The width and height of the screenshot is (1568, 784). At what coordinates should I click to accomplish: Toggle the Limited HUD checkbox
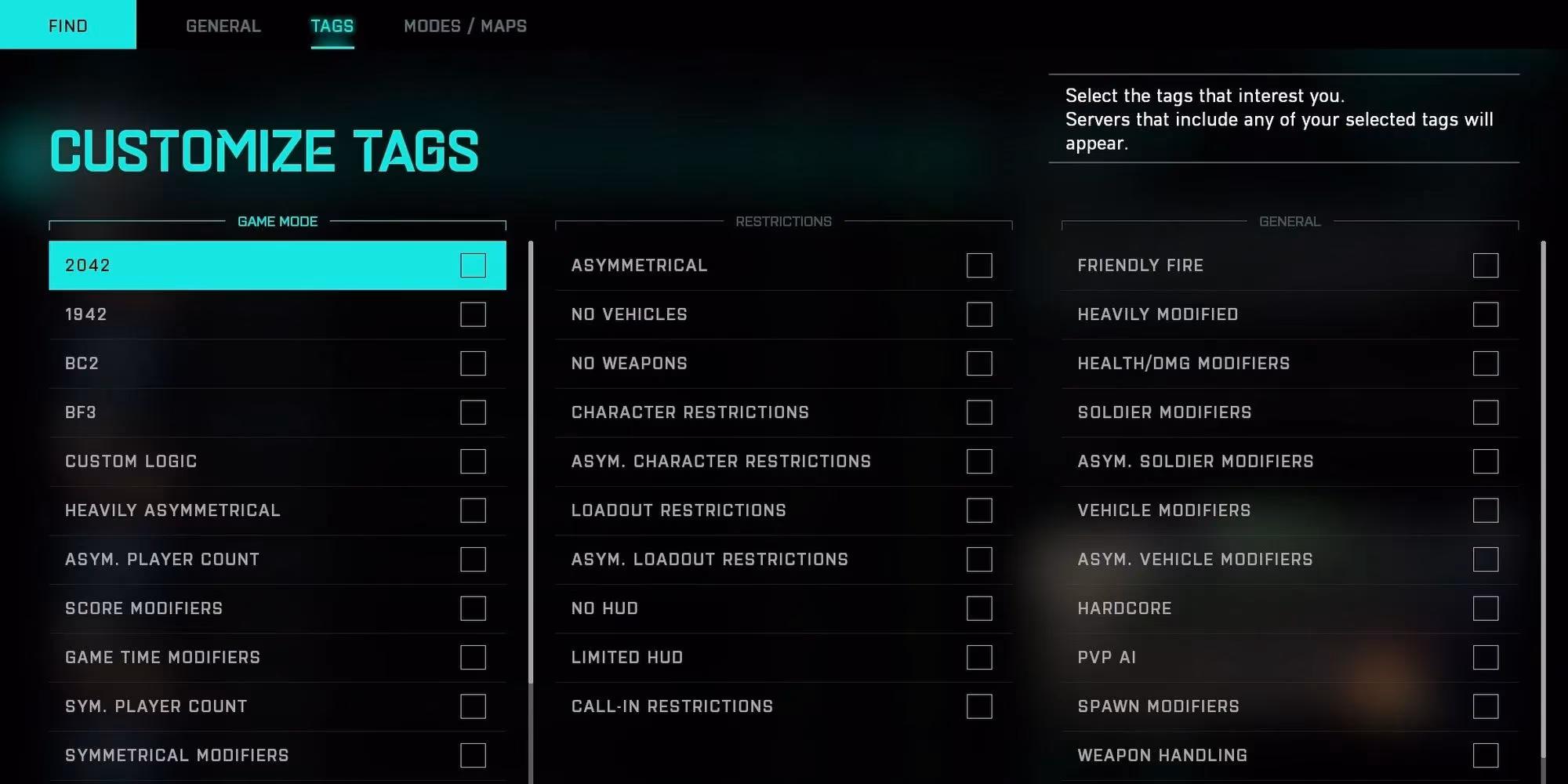pos(979,657)
